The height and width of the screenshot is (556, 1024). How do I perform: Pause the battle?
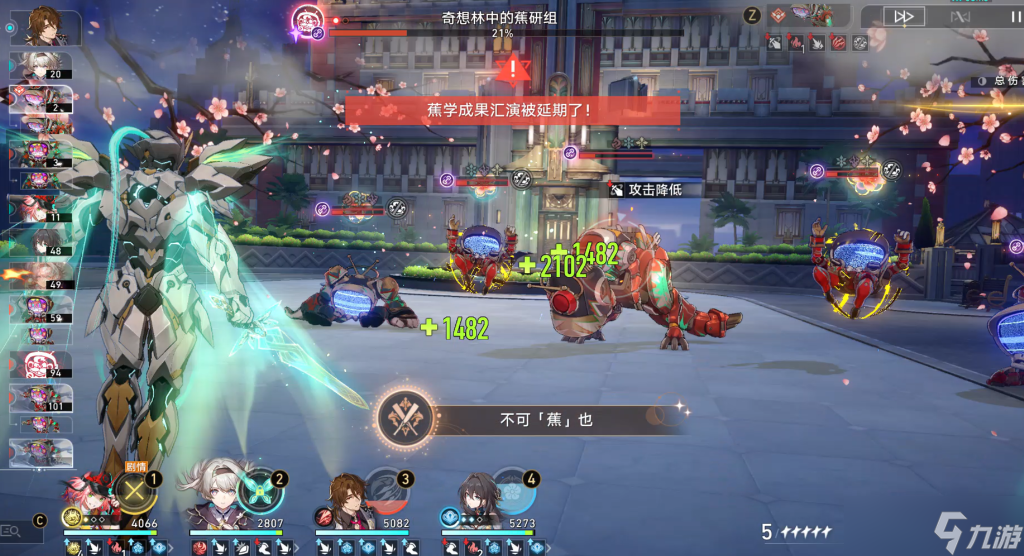tap(1015, 16)
